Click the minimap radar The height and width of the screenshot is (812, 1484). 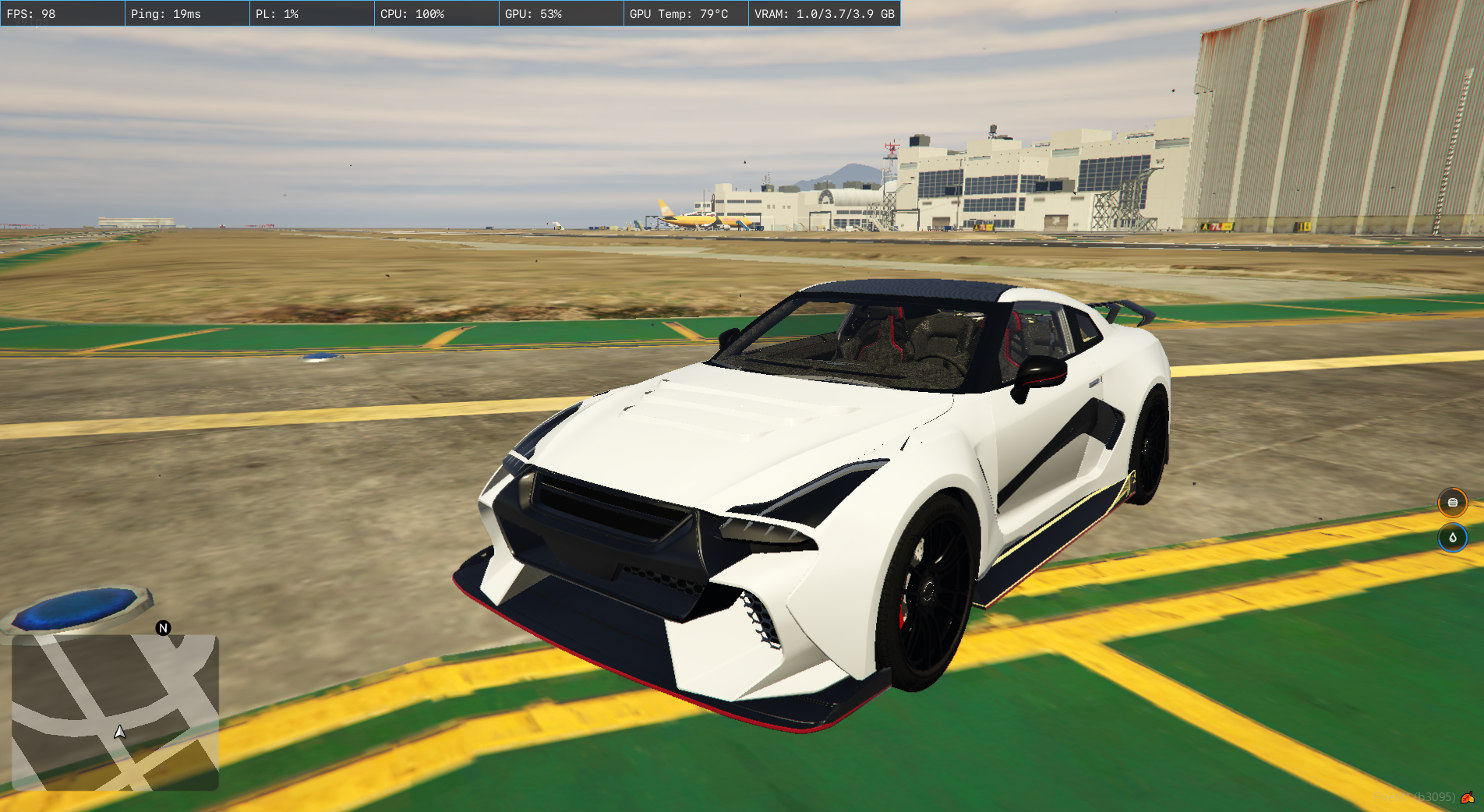[x=115, y=711]
